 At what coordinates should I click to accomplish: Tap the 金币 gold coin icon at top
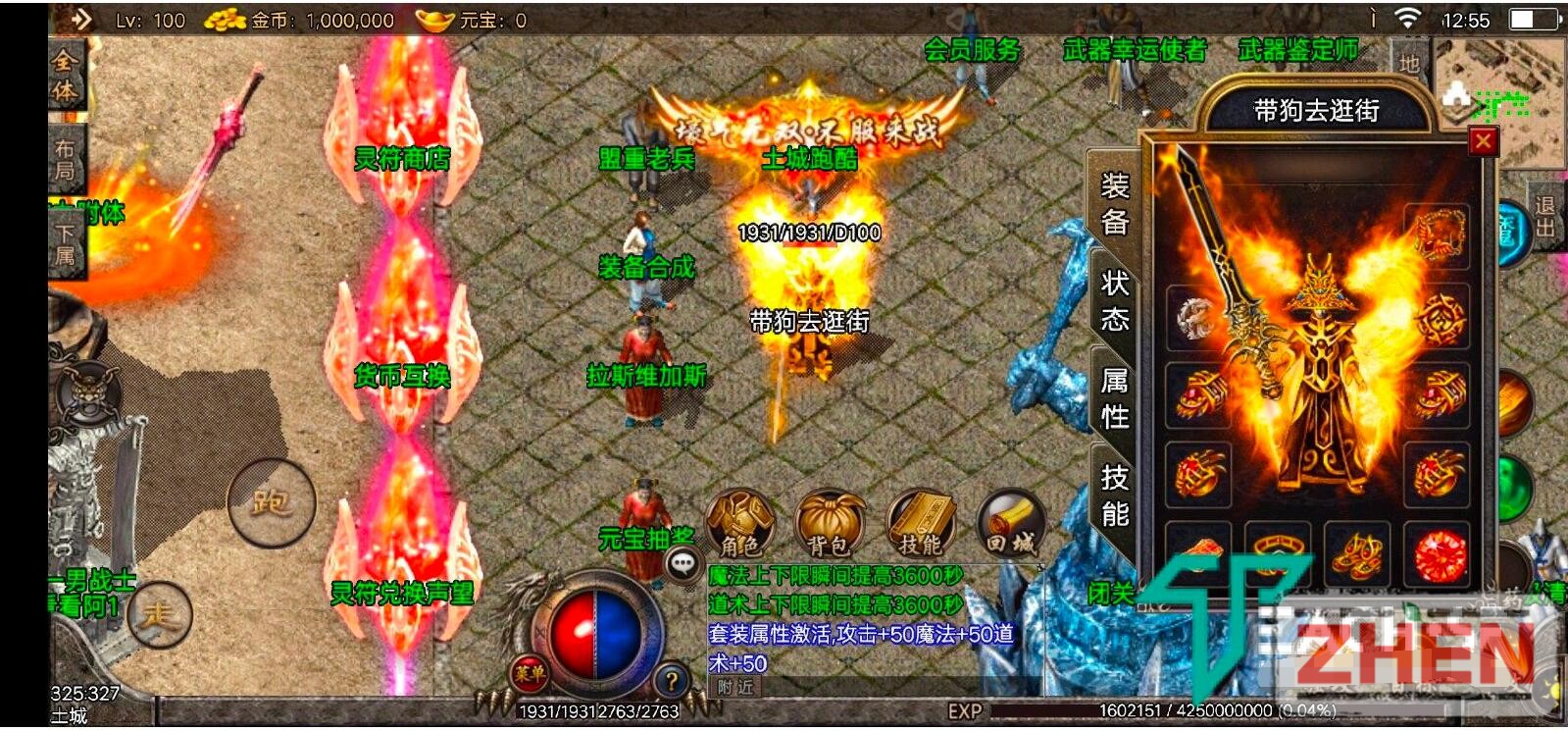coord(224,19)
